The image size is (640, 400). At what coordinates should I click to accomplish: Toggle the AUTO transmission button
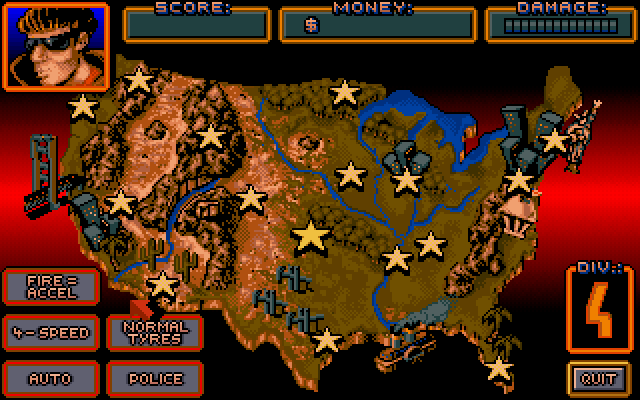coord(50,378)
